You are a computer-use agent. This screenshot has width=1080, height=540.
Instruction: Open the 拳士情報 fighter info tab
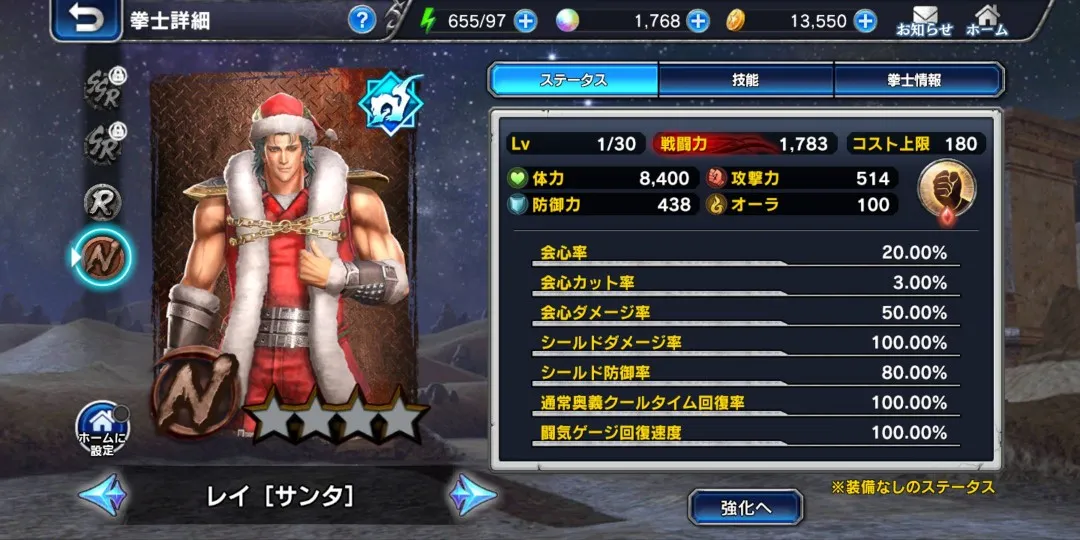[918, 80]
